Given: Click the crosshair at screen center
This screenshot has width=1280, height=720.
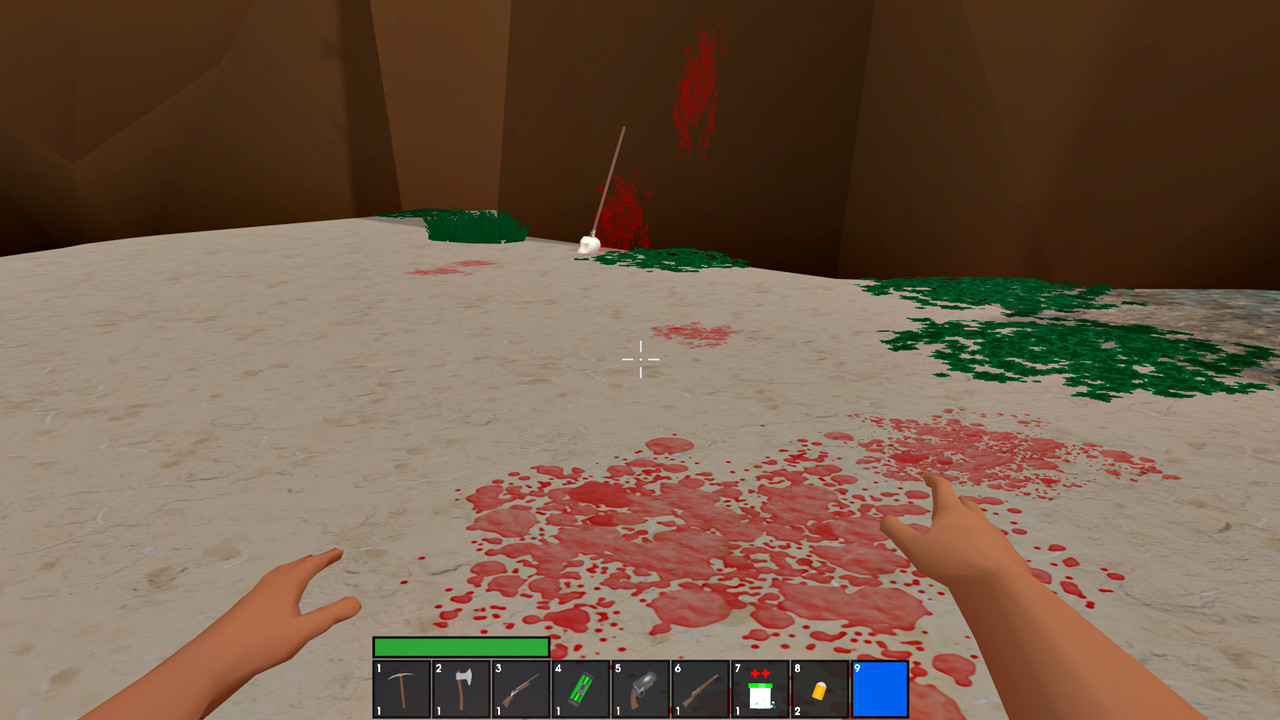Looking at the screenshot, I should (x=640, y=360).
